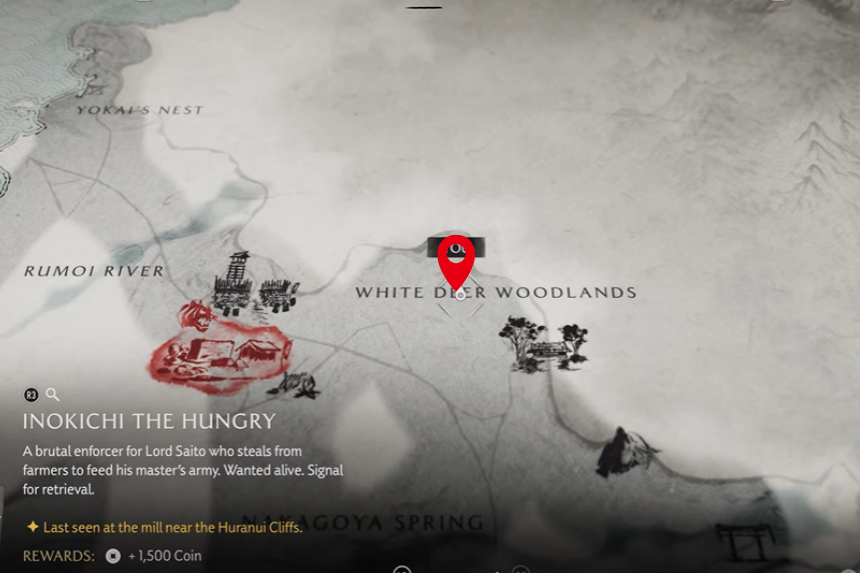Select the red pin map marker
Image resolution: width=860 pixels, height=573 pixels.
456,261
